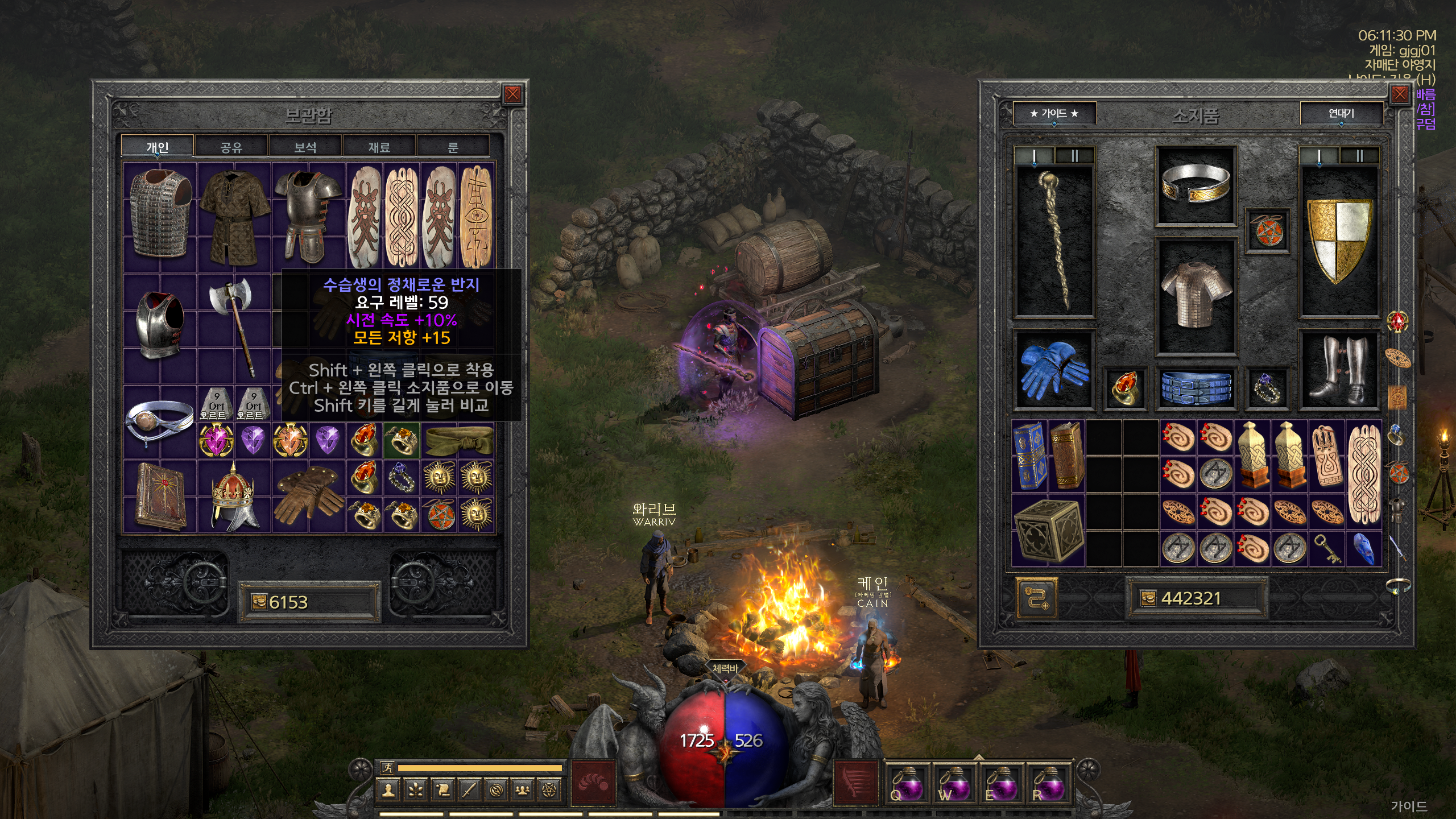The image size is (1456, 819).
Task: Select the crowned helmet in stash
Action: click(233, 497)
